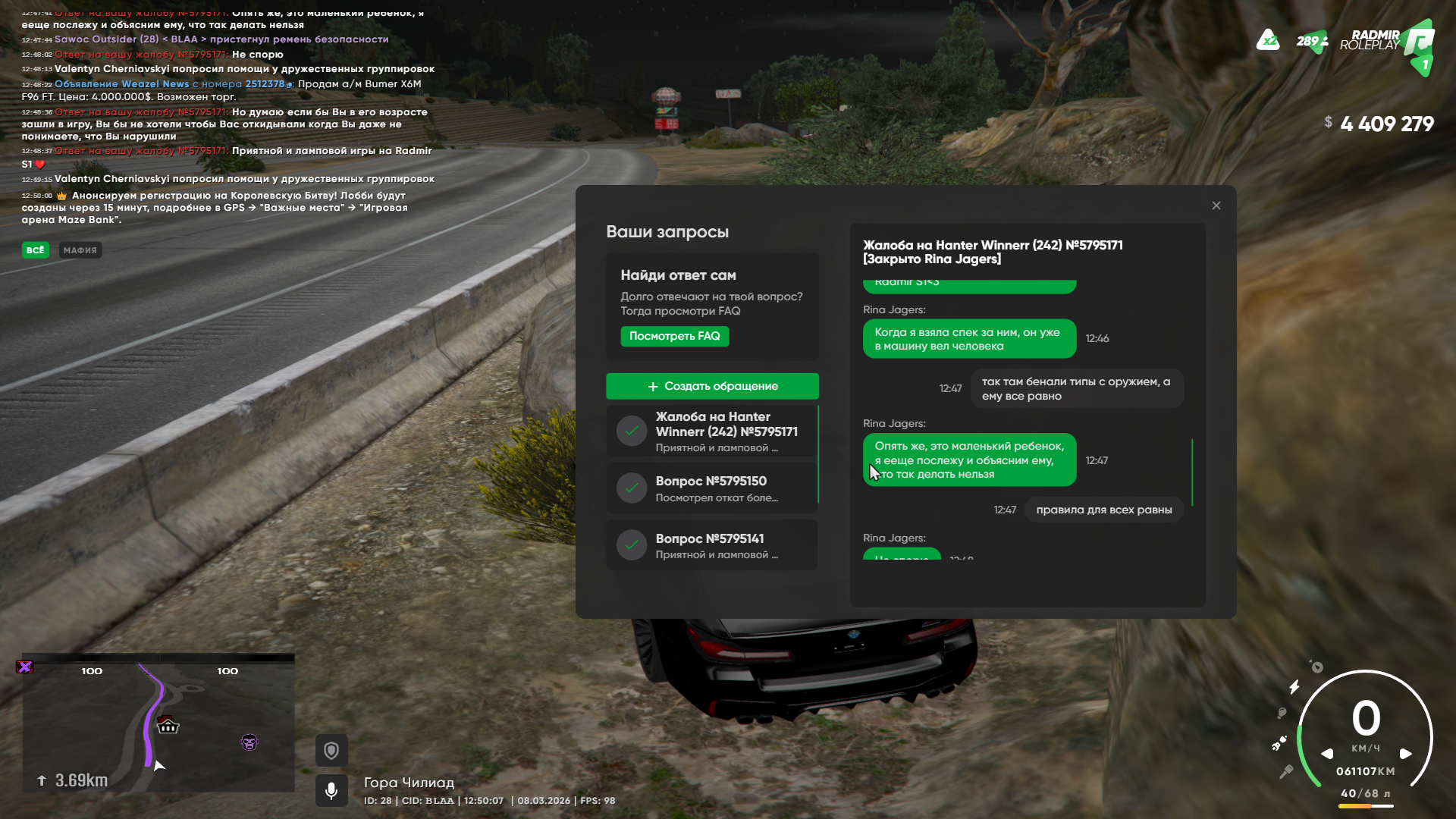
Task: Open question №5795150 in the list
Action: [x=712, y=488]
